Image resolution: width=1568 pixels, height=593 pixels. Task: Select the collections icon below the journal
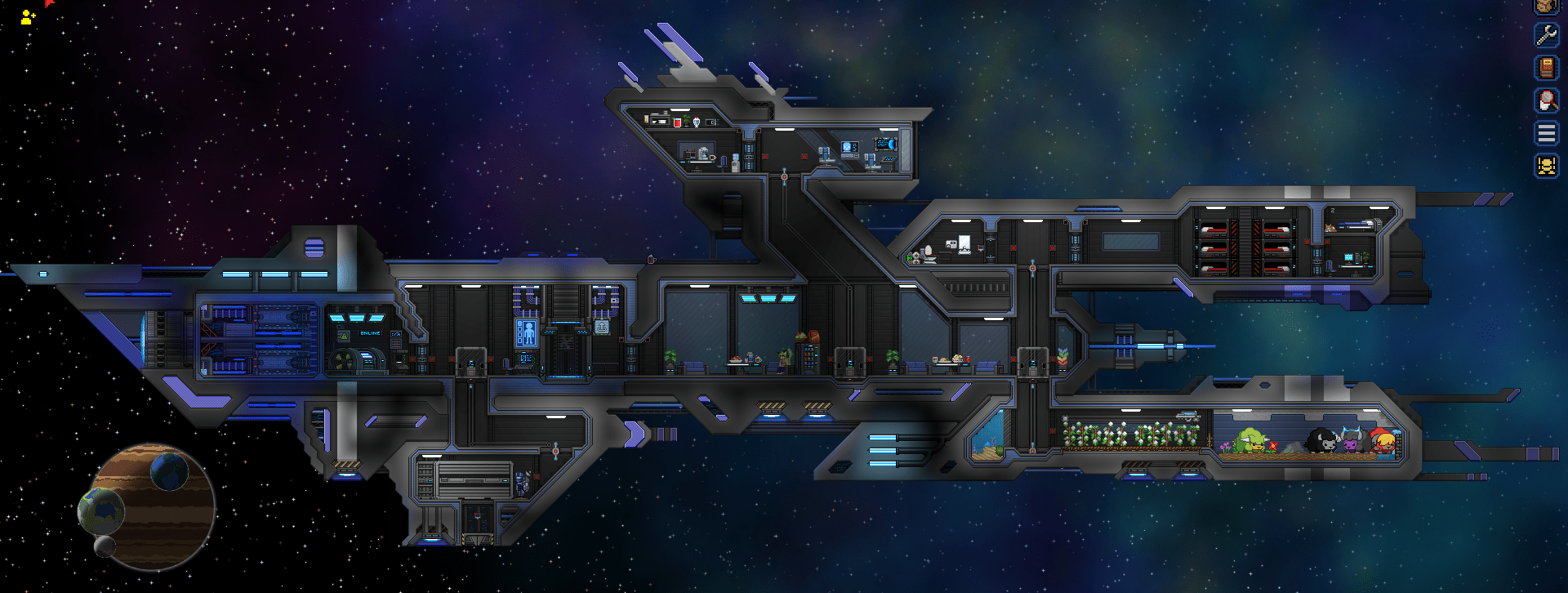point(1546,100)
